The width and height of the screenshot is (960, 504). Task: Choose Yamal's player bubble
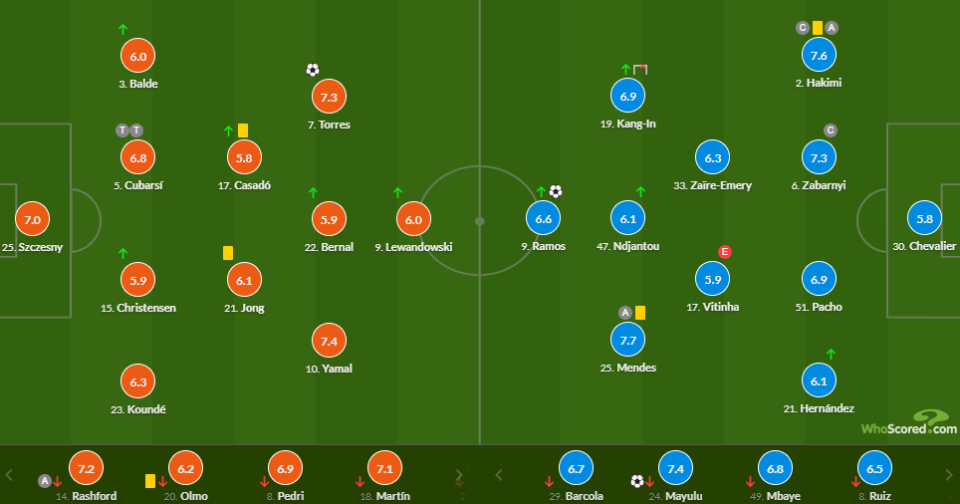coord(330,341)
